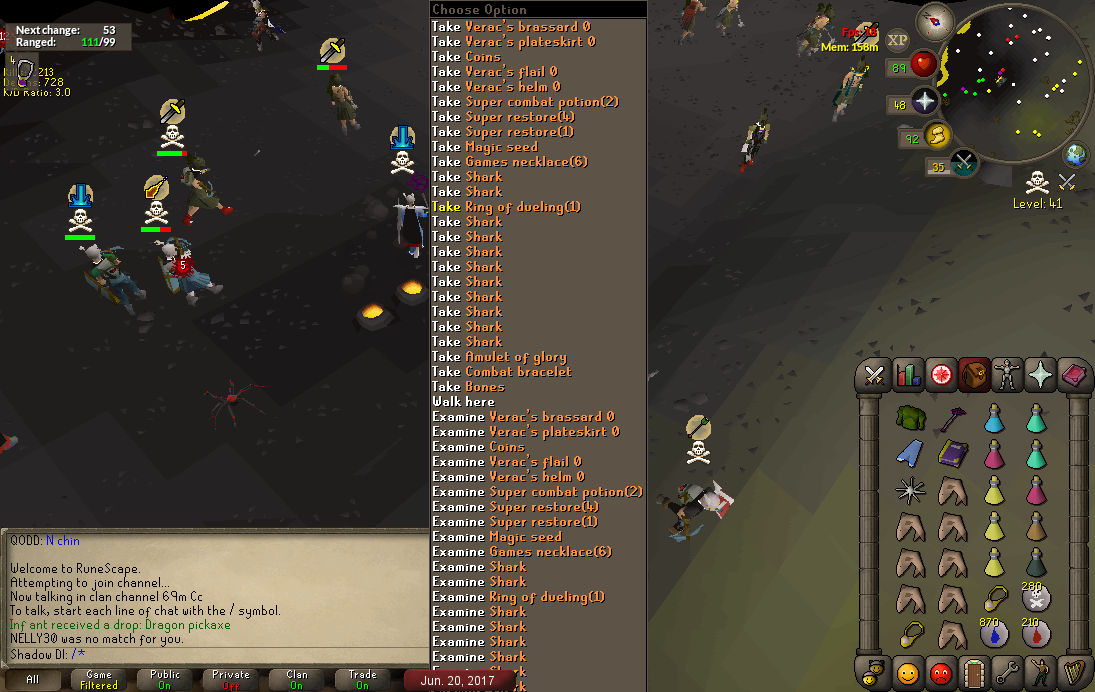
Task: Open the world map globe icon
Action: click(1076, 155)
